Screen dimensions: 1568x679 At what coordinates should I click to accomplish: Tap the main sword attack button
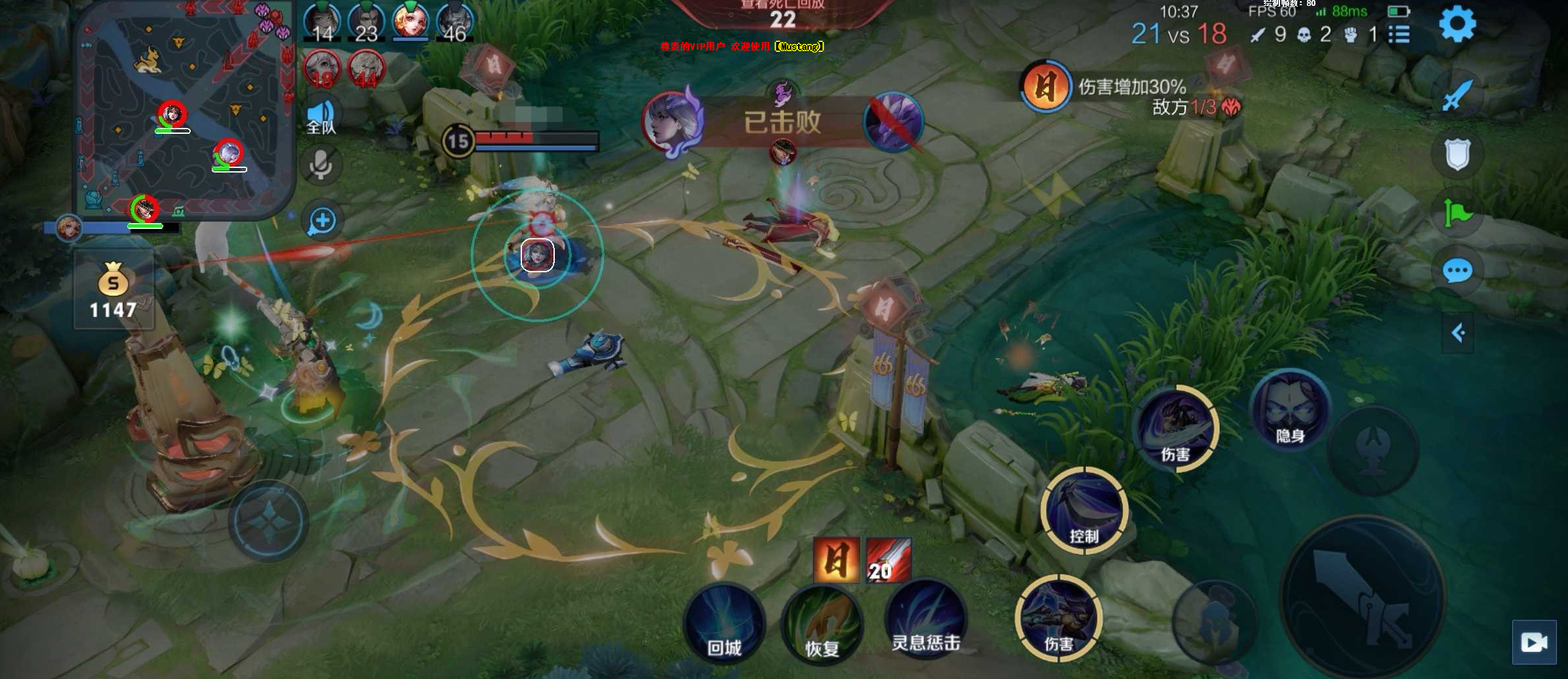tap(1363, 597)
